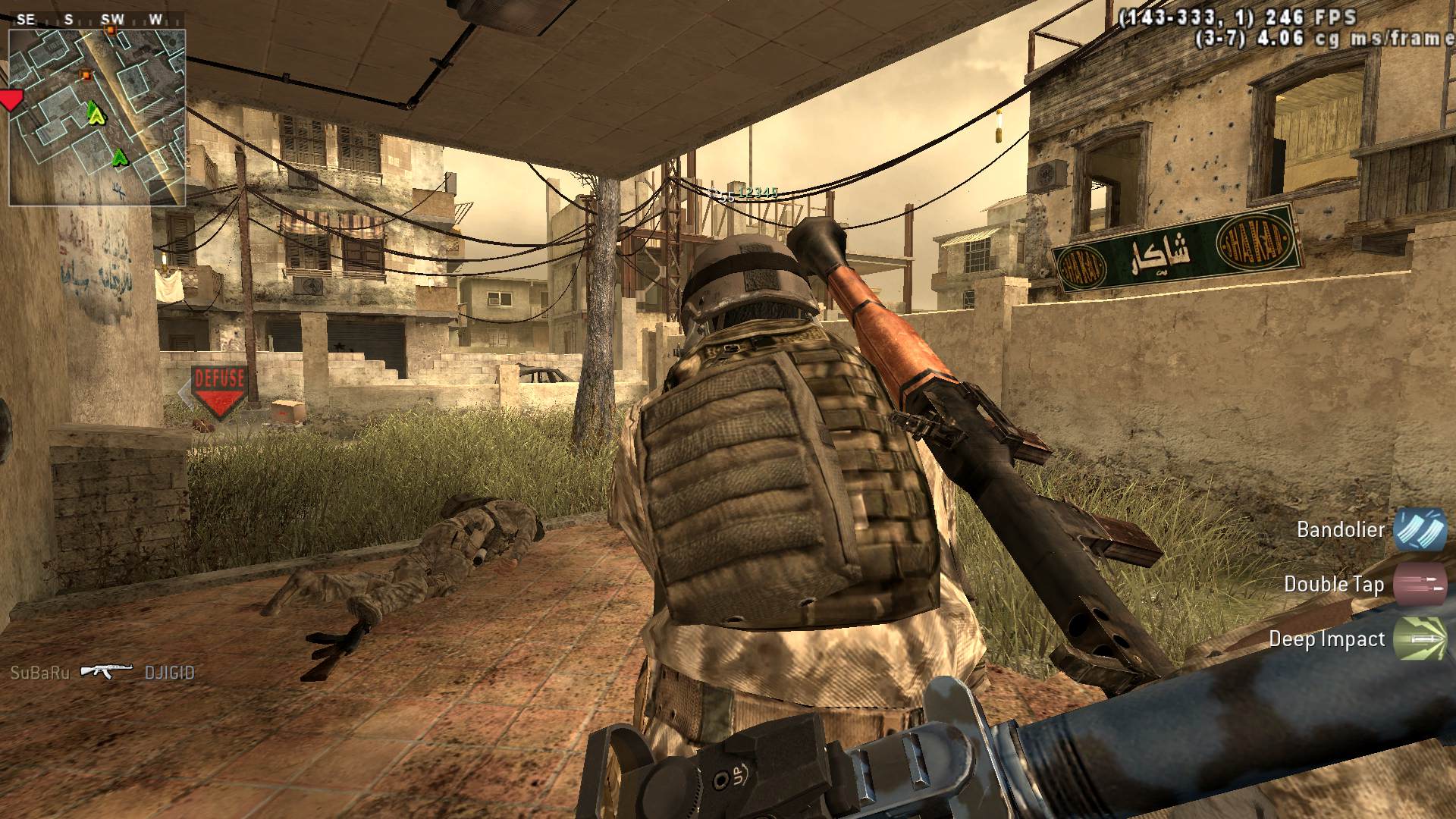Select the Deep Impact perk icon
Viewport: 1456px width, 819px height.
[1420, 639]
